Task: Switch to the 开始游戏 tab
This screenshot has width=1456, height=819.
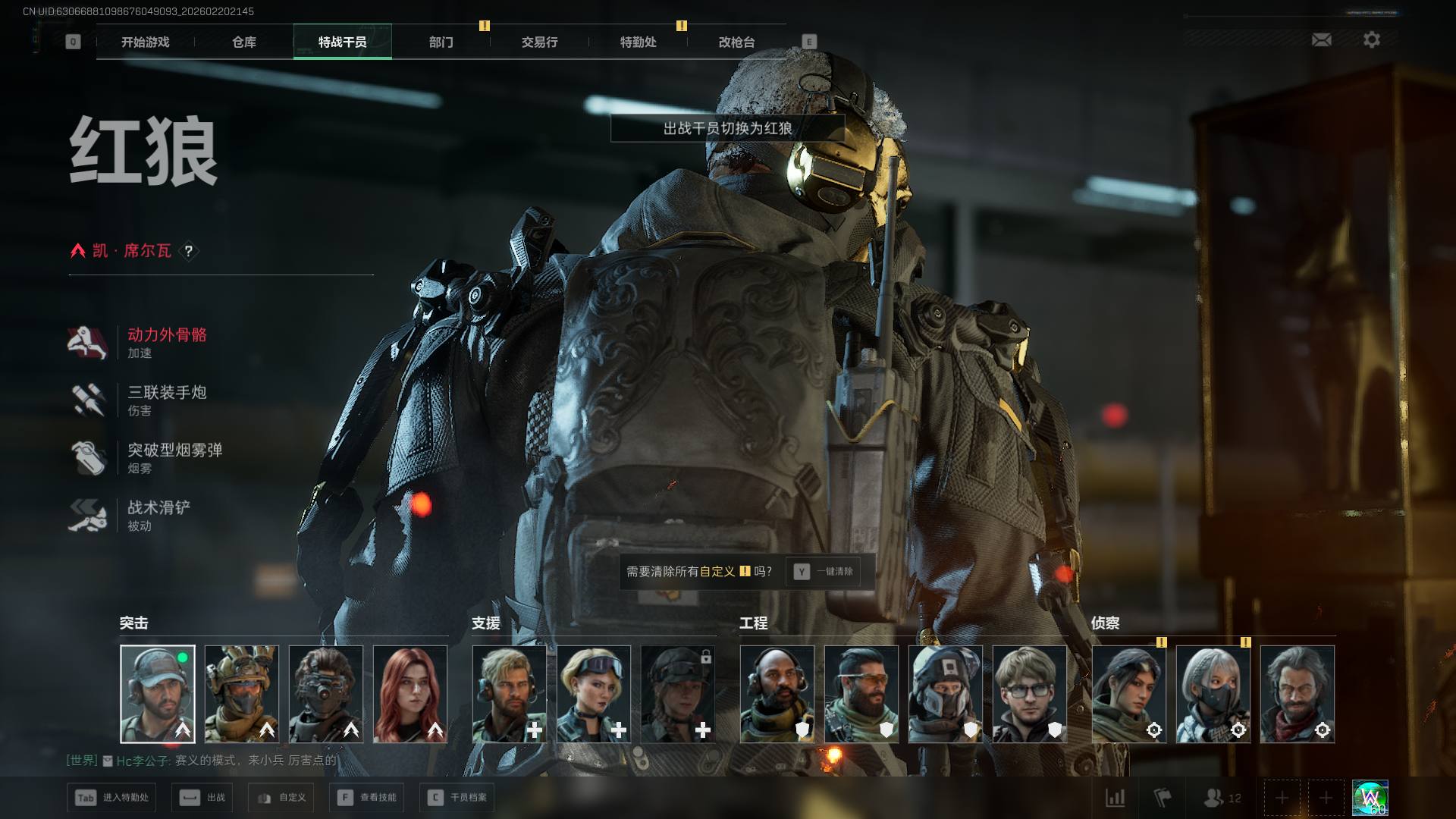Action: pos(146,42)
